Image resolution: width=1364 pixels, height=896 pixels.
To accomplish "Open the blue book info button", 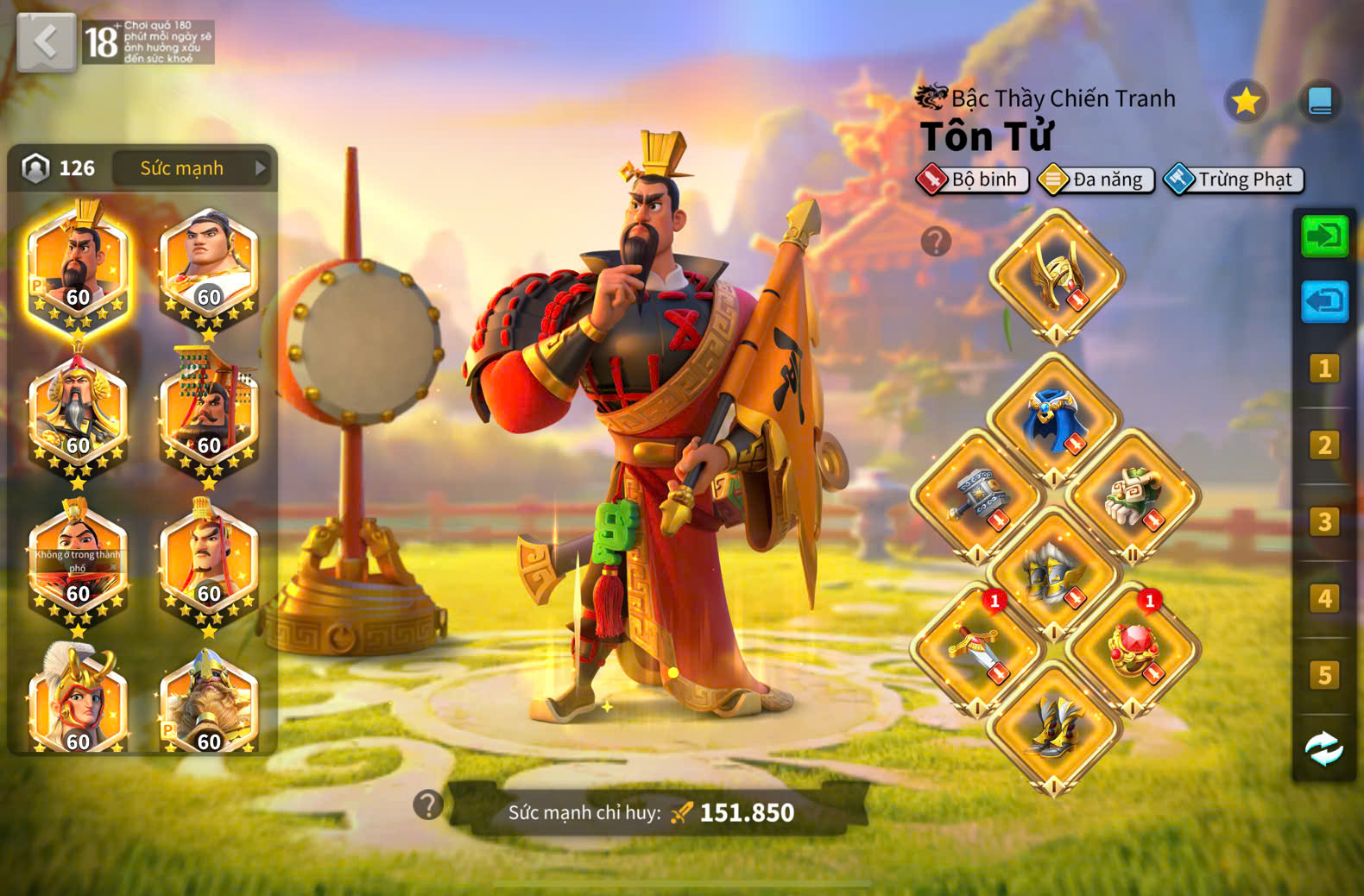I will (1319, 102).
